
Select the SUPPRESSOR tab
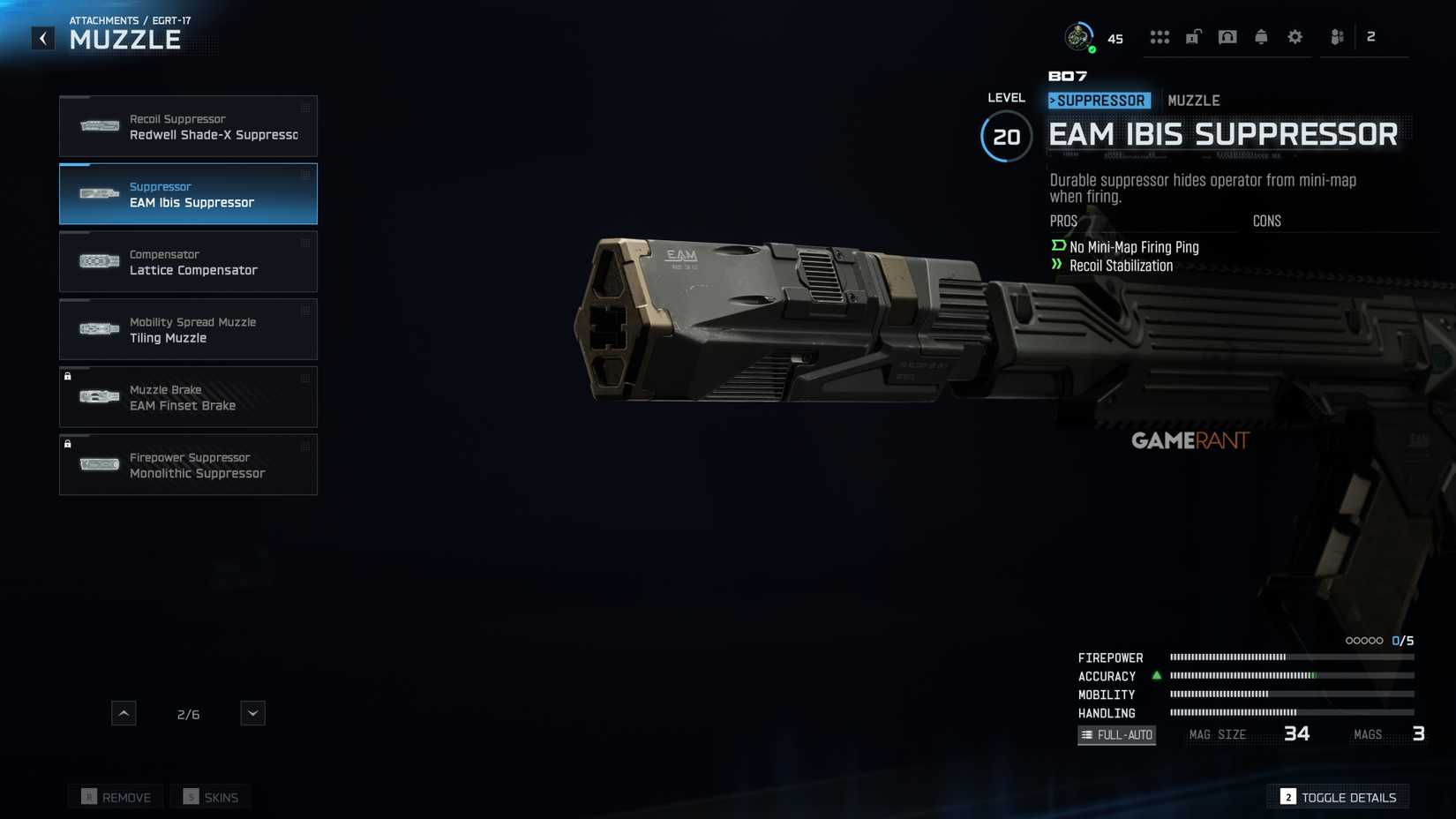click(1098, 100)
